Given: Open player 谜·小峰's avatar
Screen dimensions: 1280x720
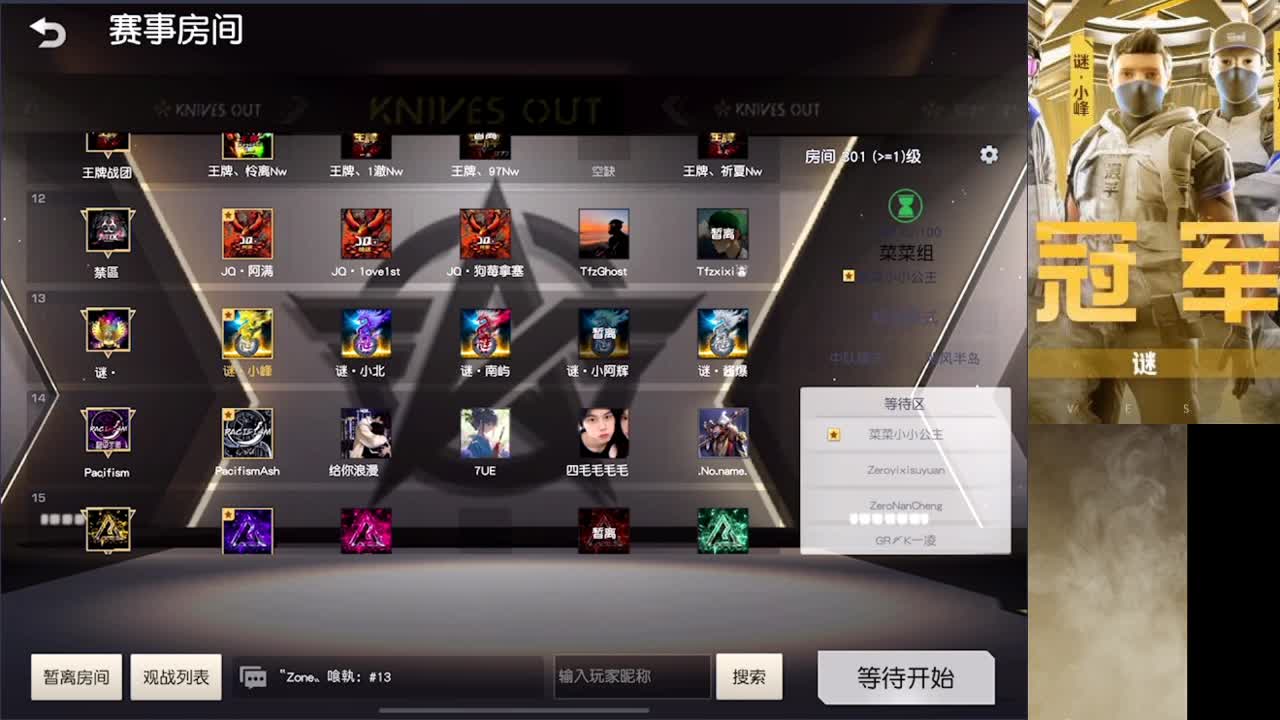Looking at the screenshot, I should pyautogui.click(x=247, y=335).
